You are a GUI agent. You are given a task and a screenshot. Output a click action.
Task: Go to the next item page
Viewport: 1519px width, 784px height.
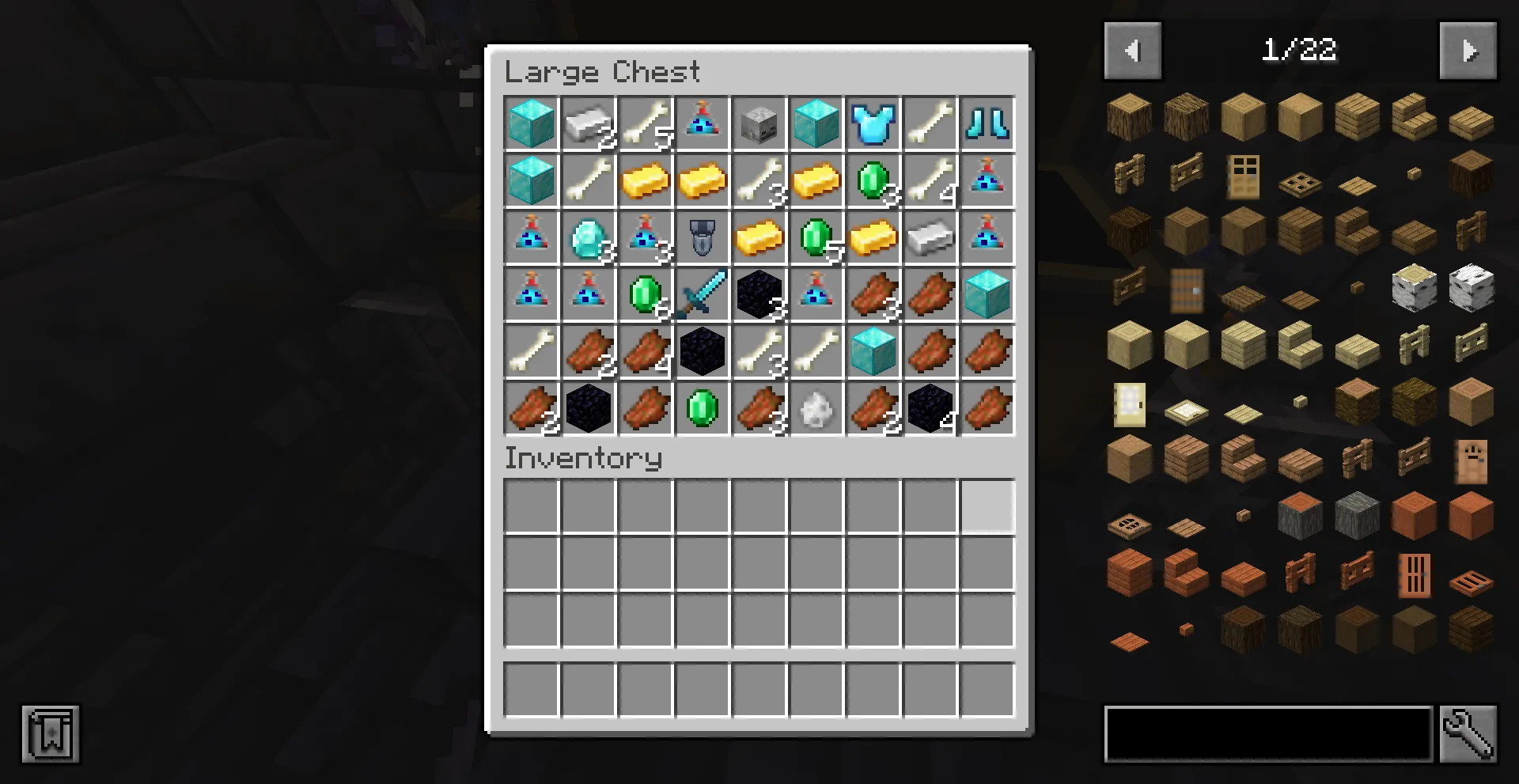point(1468,50)
